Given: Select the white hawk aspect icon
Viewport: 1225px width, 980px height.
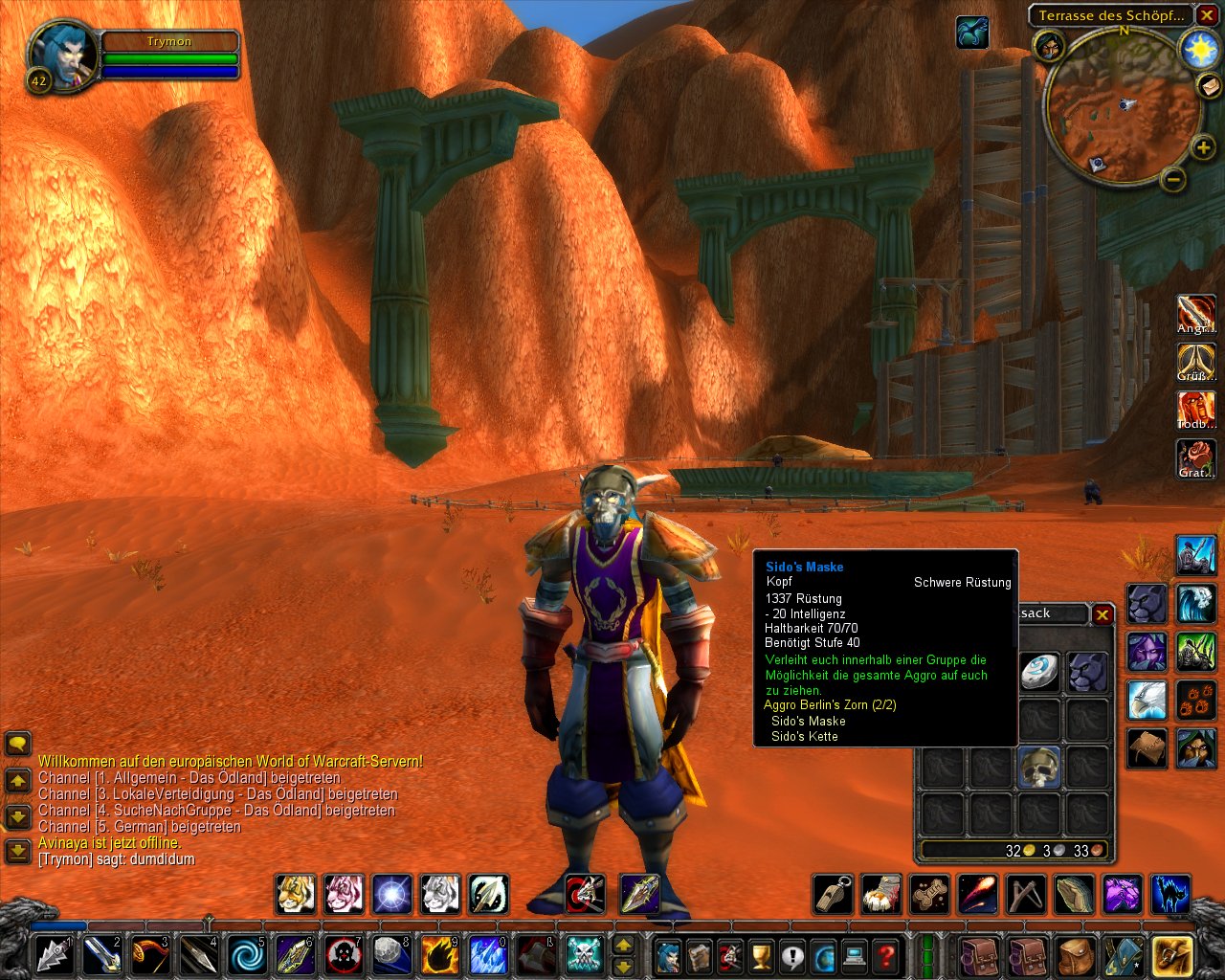Looking at the screenshot, I should (1146, 700).
